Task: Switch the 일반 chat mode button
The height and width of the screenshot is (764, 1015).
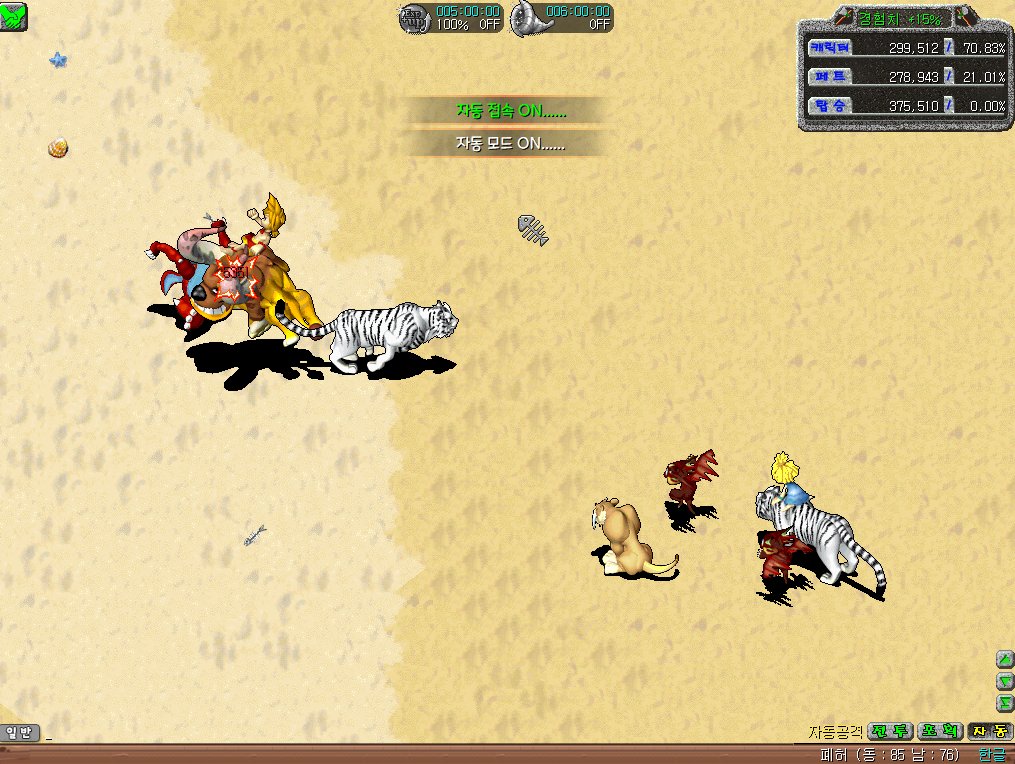Action: (20, 733)
